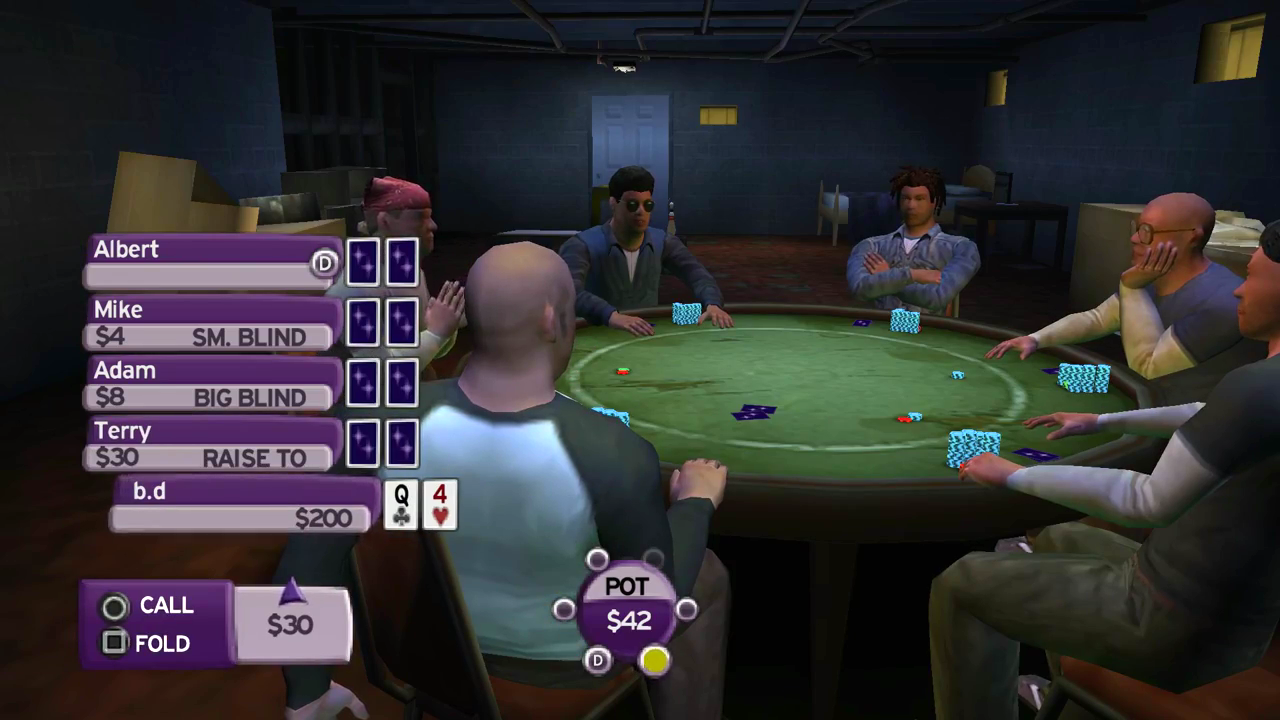
Task: Pick the 4 of hearts card
Action: click(440, 505)
